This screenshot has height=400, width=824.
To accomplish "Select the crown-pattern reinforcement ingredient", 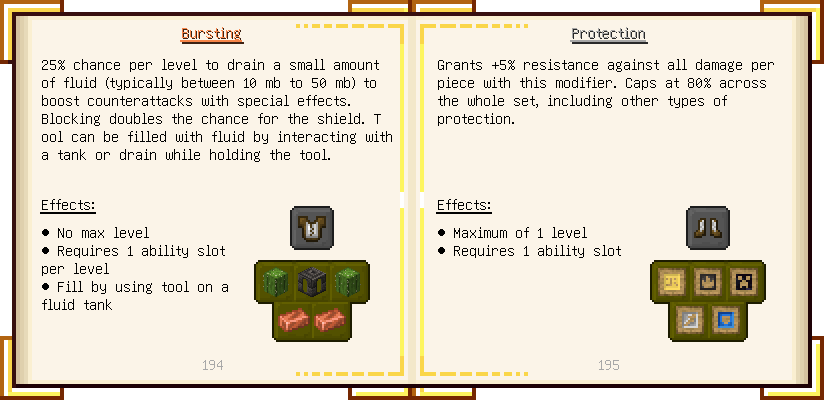I will pyautogui.click(x=707, y=282).
